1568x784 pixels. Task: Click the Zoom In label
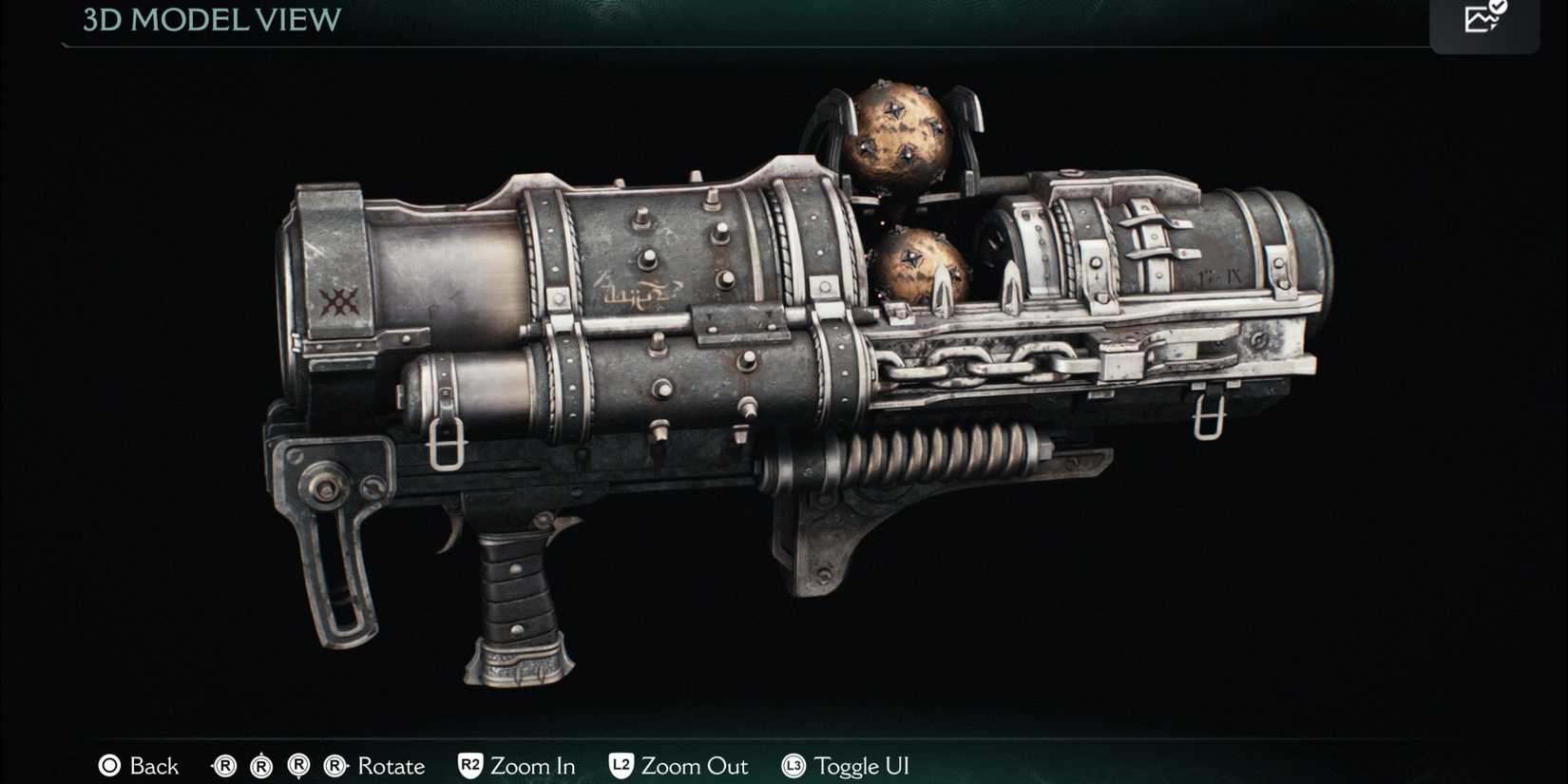[533, 766]
